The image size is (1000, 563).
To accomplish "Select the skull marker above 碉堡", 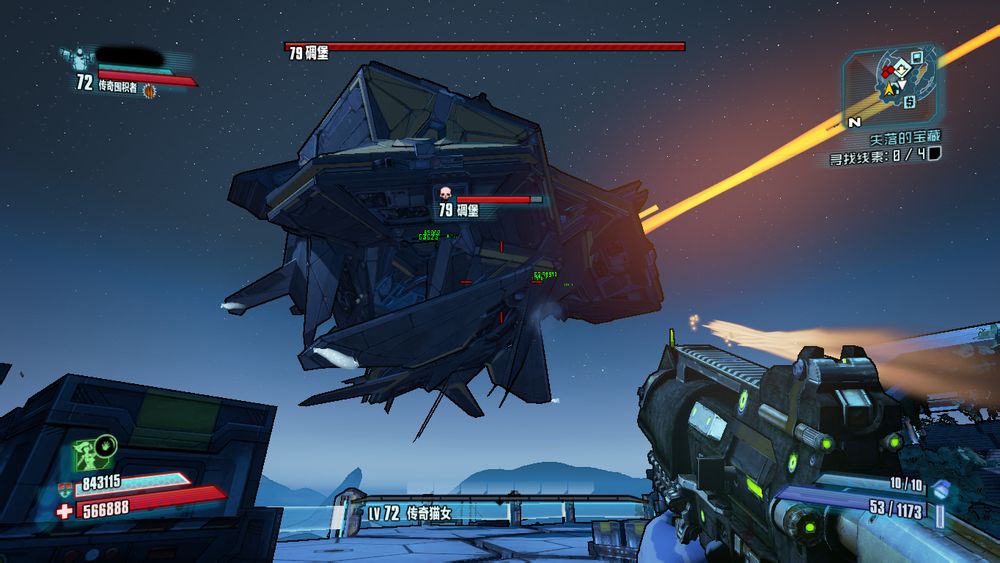I will tap(446, 193).
